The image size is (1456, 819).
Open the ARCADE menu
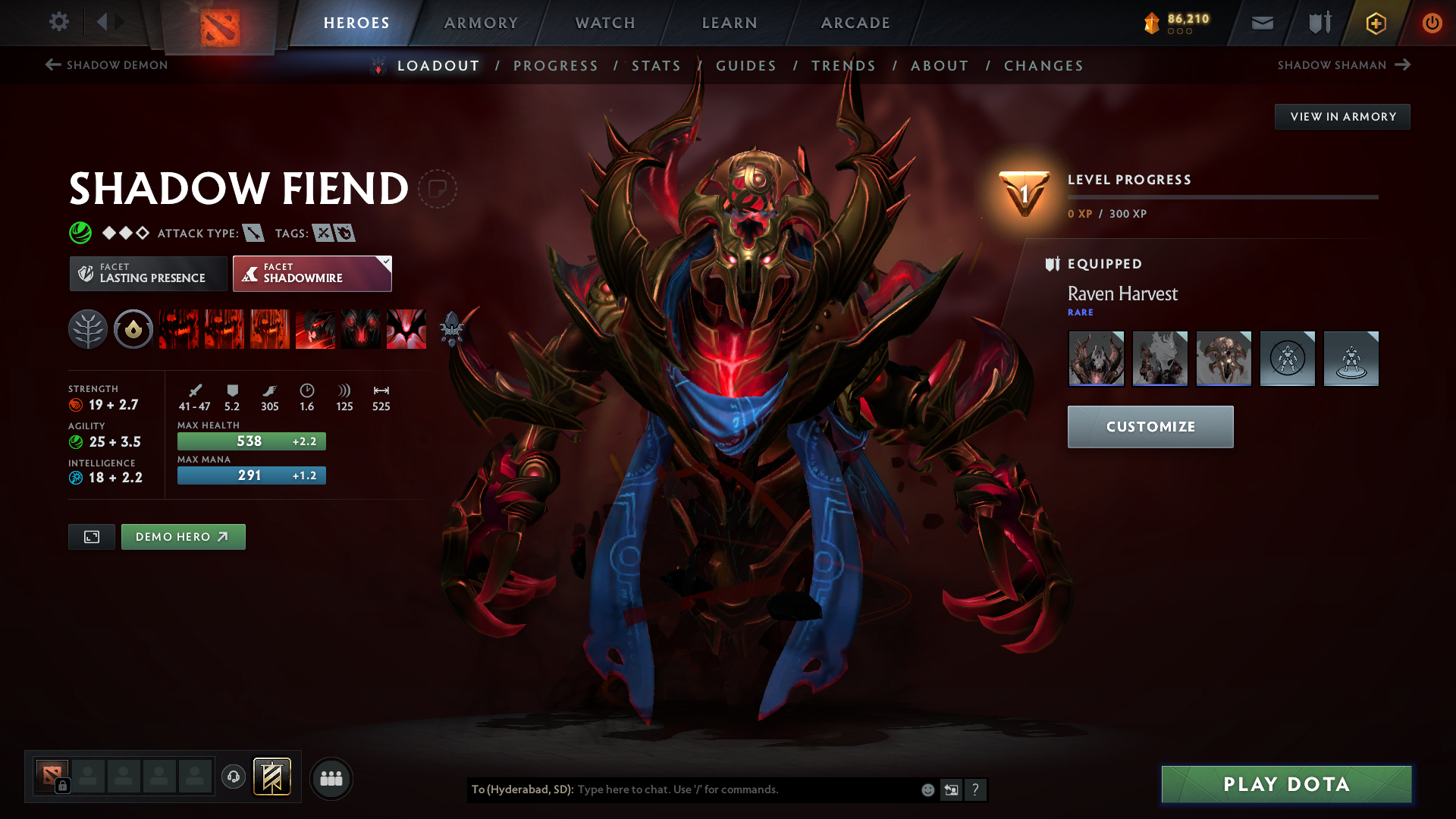tap(855, 23)
